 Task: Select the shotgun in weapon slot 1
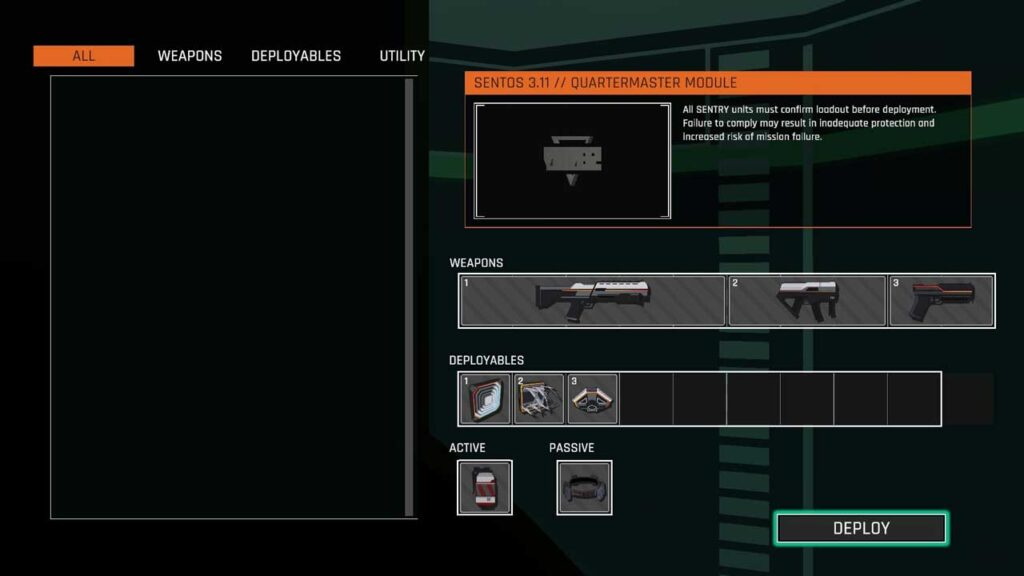click(593, 300)
